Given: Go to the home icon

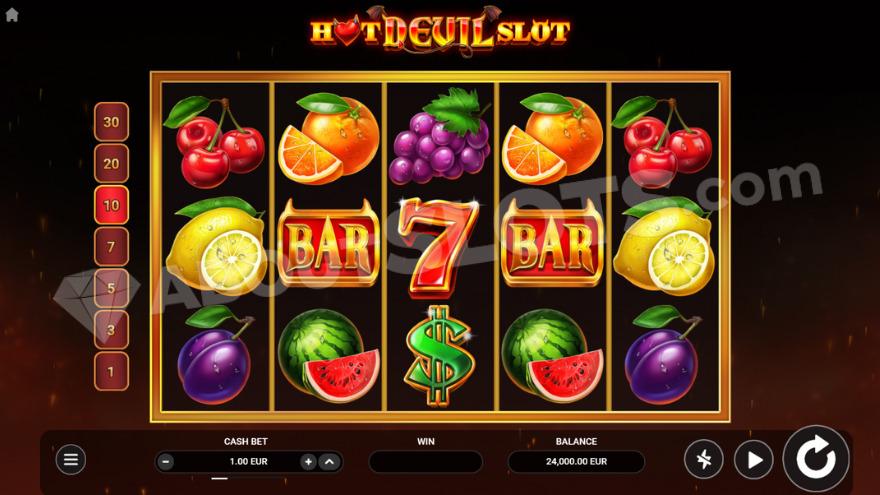Looking at the screenshot, I should [x=12, y=14].
